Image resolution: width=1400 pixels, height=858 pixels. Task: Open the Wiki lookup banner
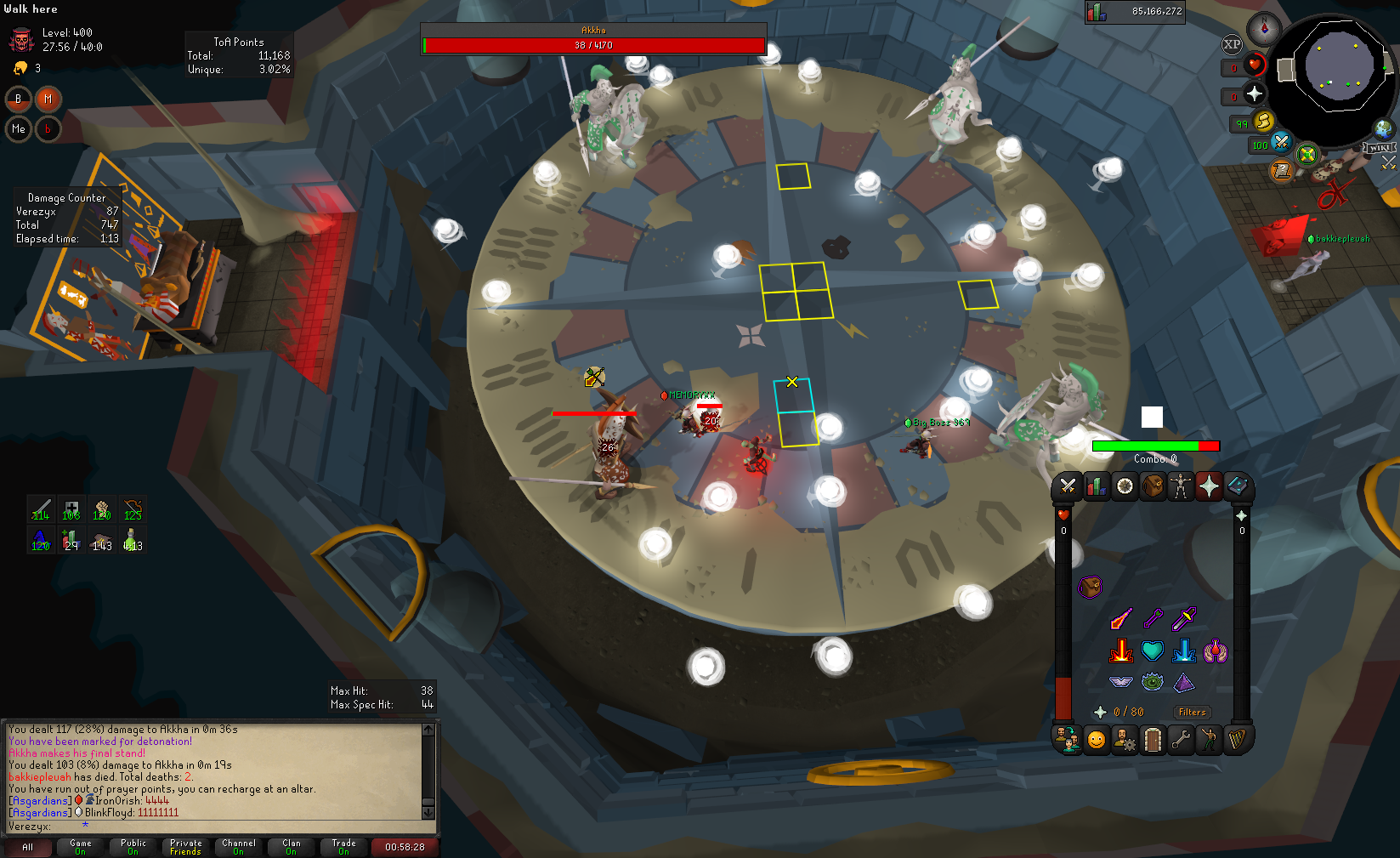[x=1380, y=148]
